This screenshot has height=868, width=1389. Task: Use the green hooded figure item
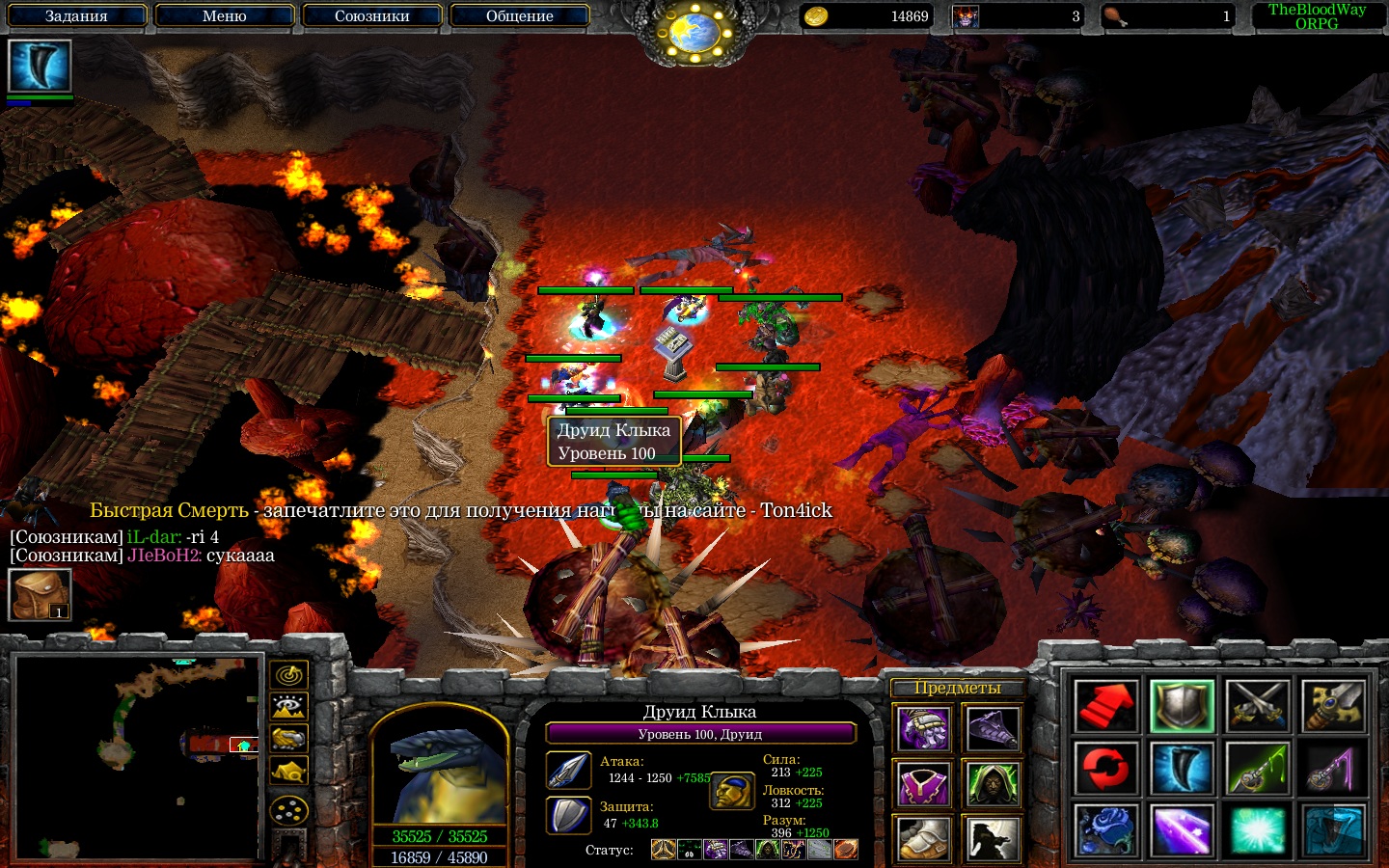pos(993,783)
